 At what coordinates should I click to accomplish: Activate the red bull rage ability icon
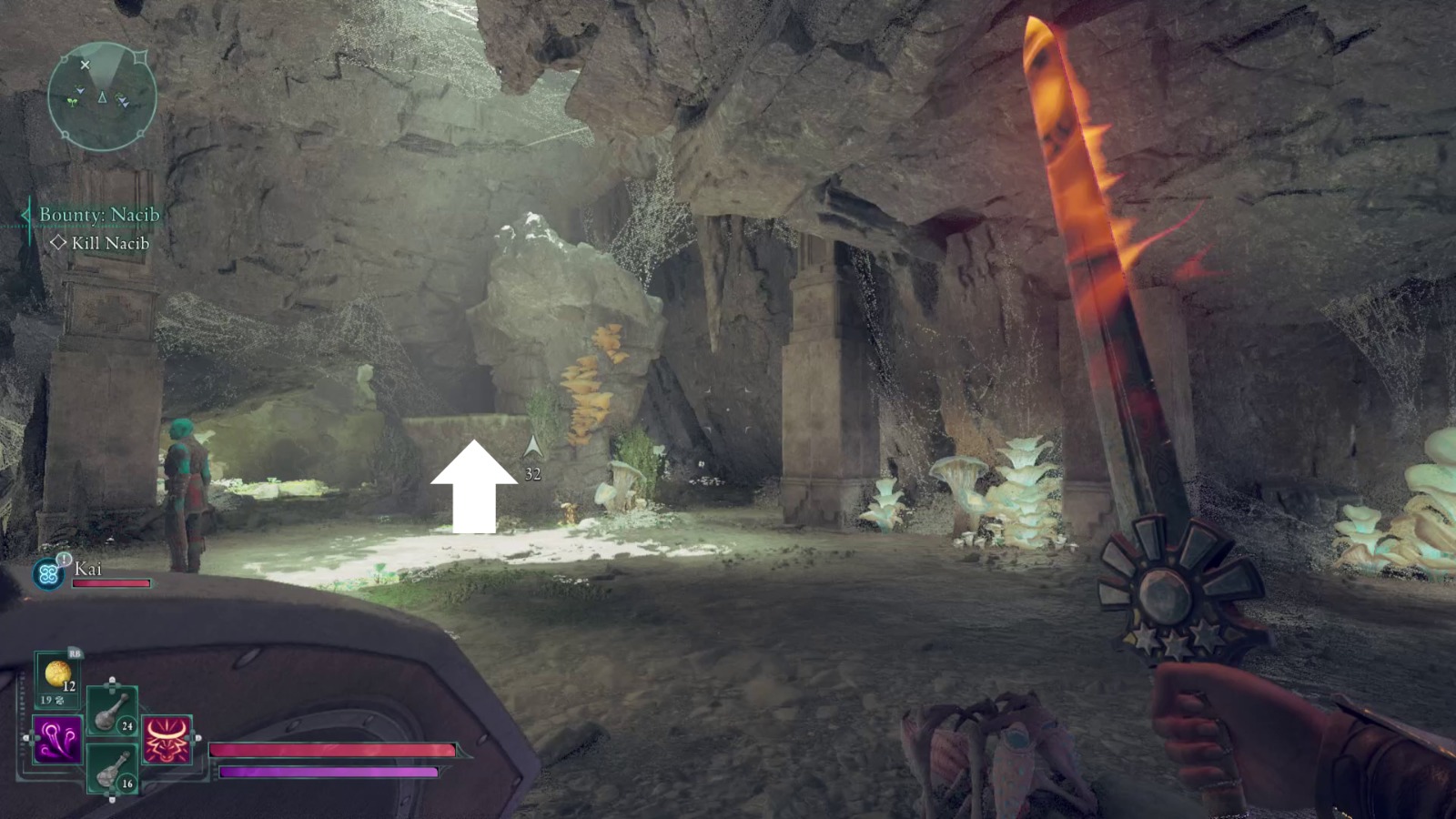pyautogui.click(x=166, y=739)
